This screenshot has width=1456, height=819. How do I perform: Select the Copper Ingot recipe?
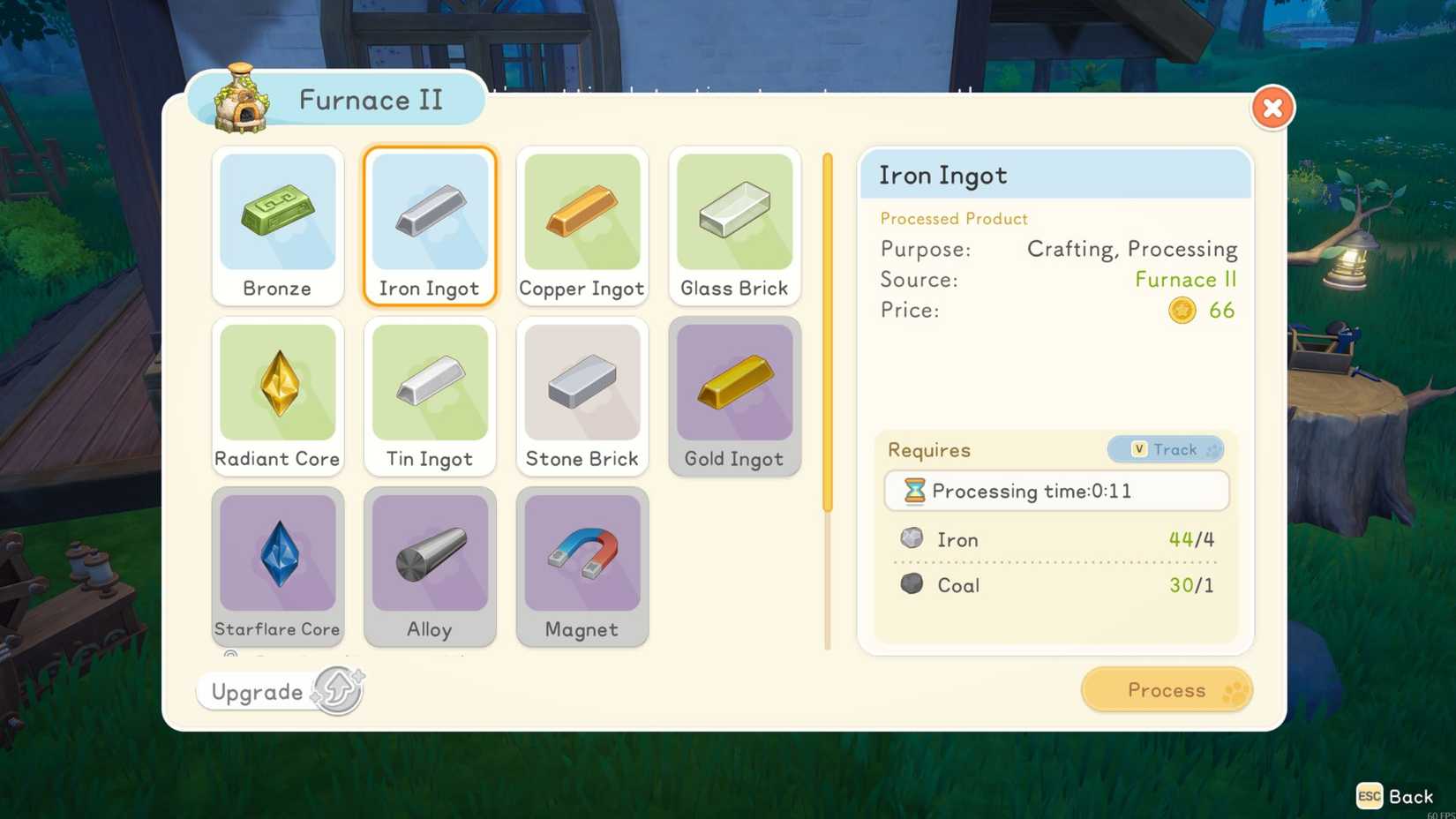582,225
